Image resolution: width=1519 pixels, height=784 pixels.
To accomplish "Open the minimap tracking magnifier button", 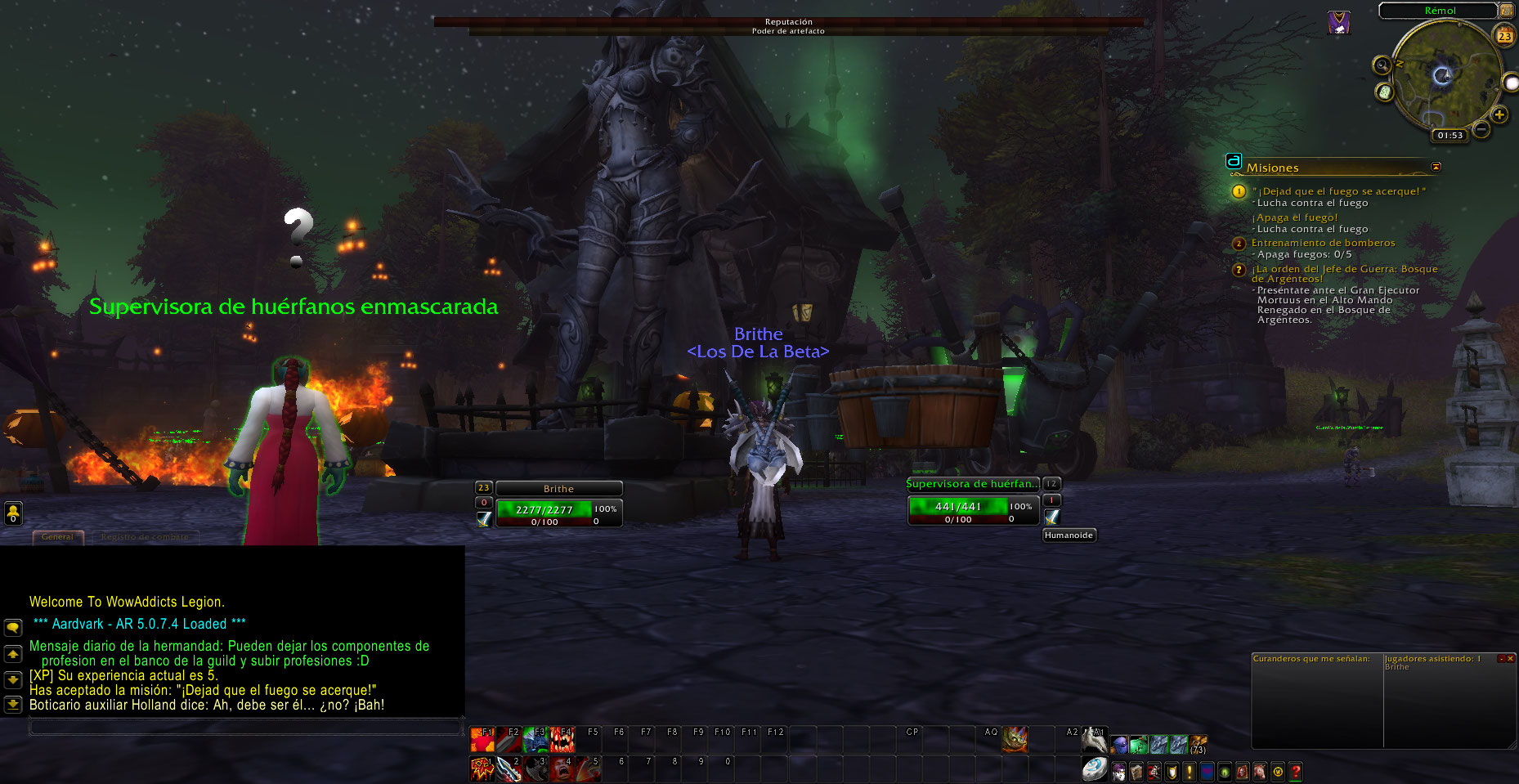I will 1382,65.
